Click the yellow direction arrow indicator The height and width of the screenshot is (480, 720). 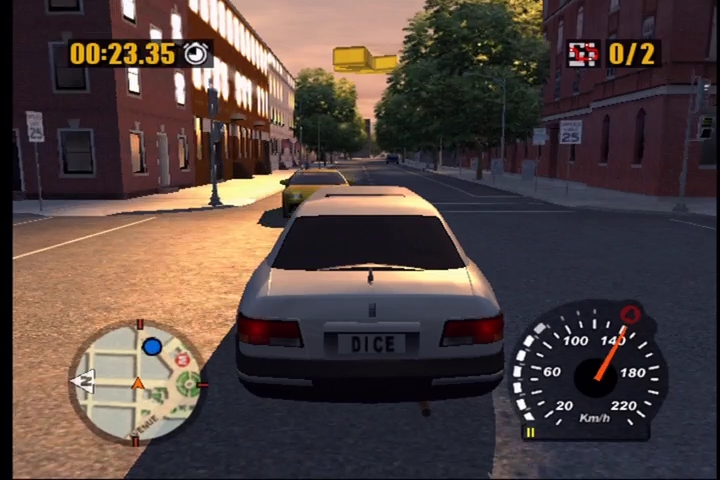tap(364, 59)
